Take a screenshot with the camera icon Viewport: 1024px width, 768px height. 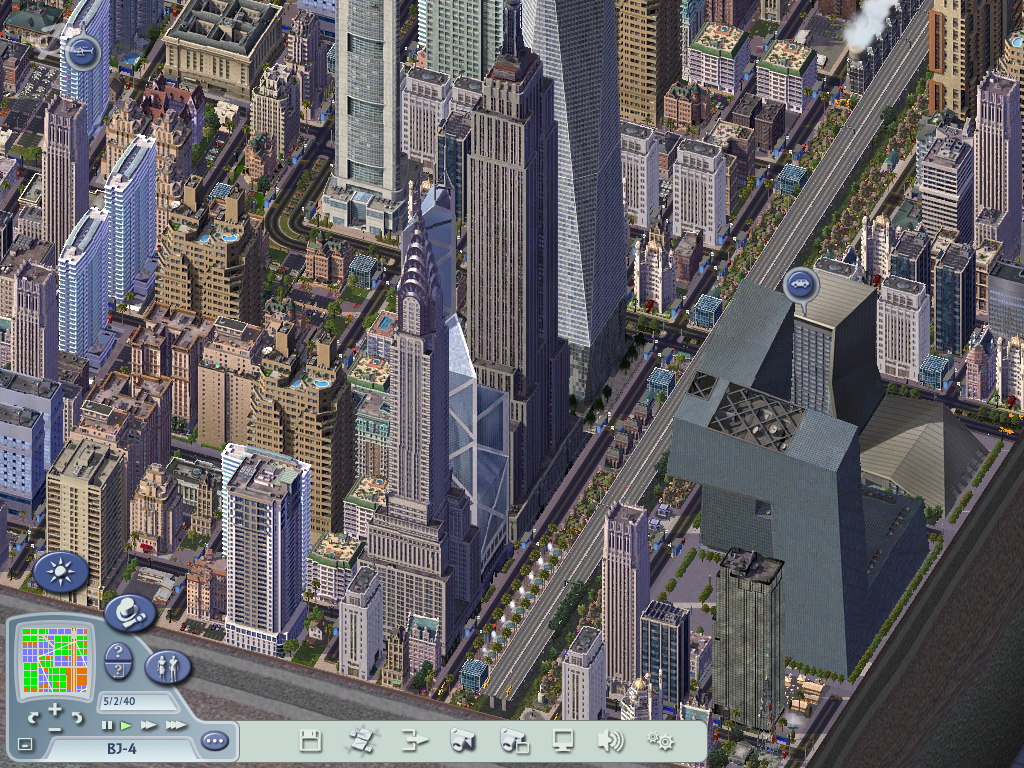coord(461,741)
